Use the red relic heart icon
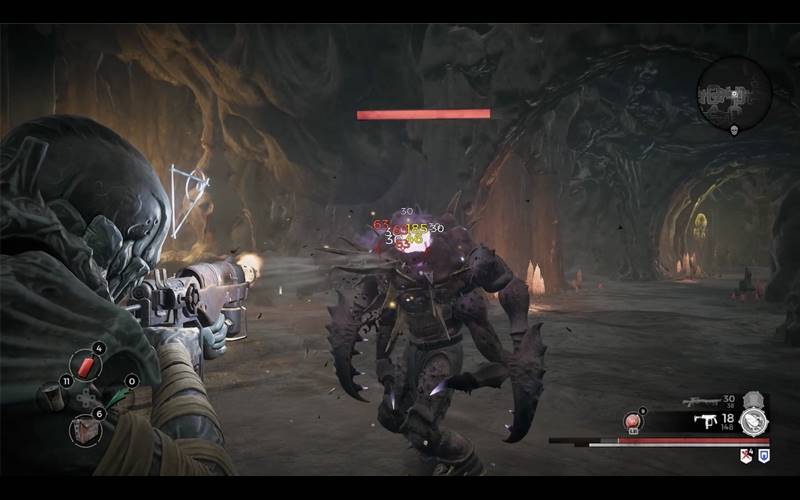The image size is (800, 500). [x=633, y=421]
